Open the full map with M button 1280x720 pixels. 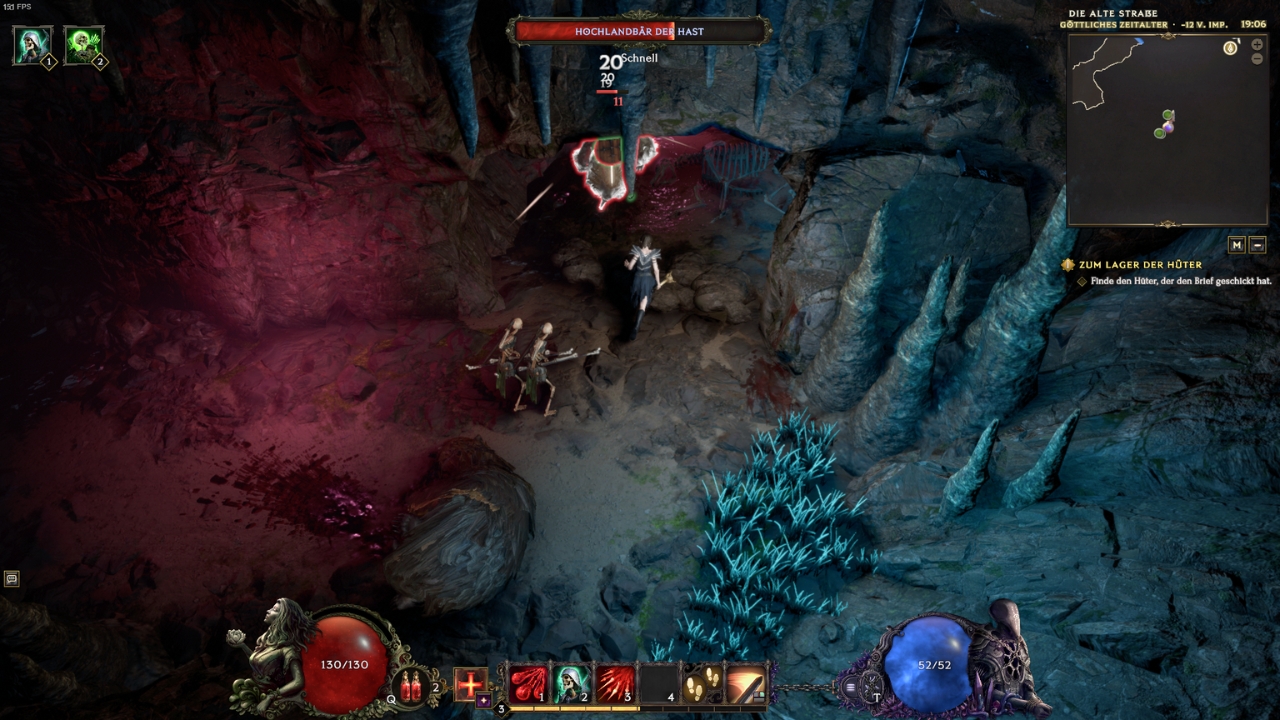1237,245
